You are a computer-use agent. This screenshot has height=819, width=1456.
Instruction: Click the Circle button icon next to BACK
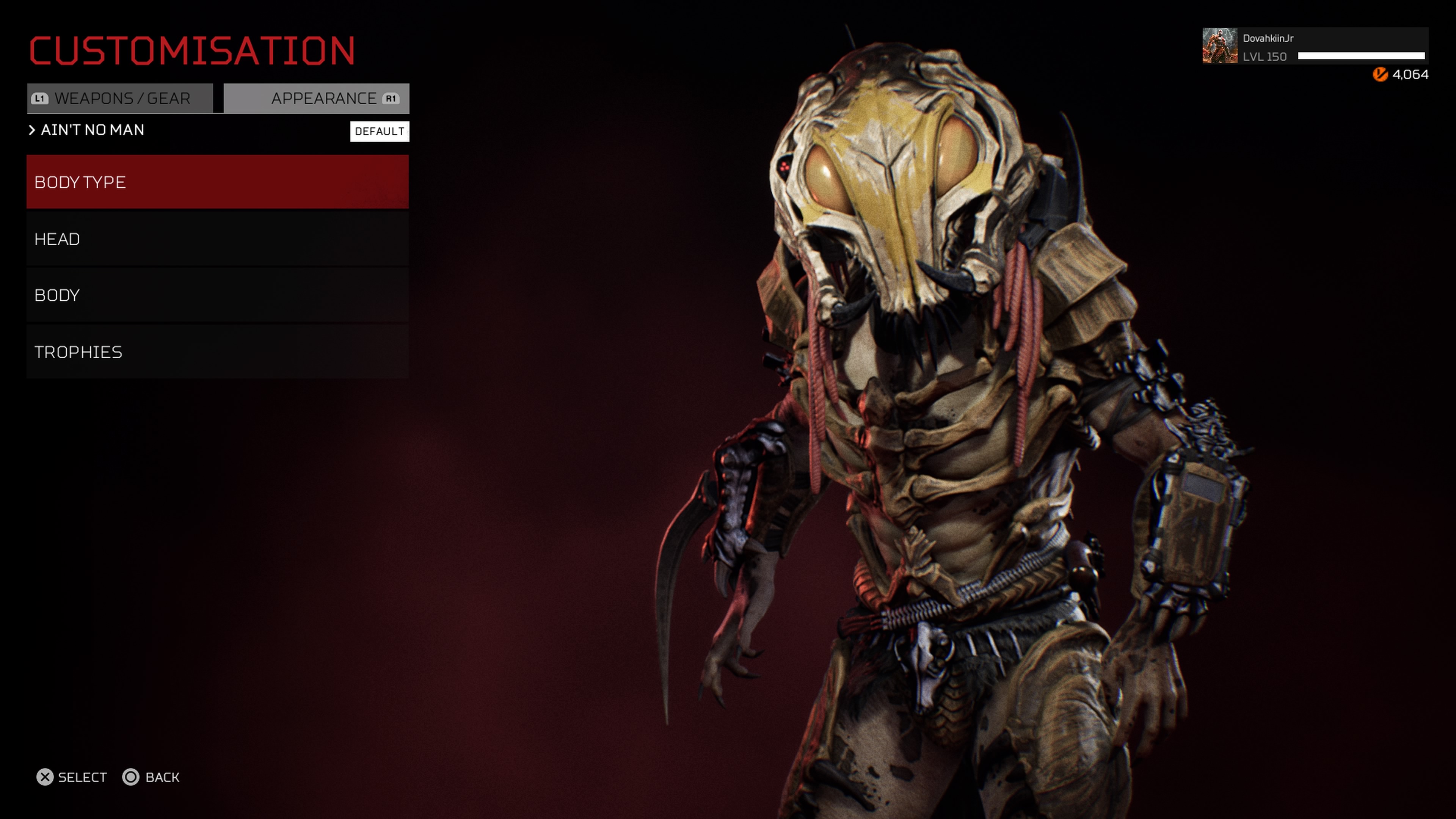[x=132, y=777]
